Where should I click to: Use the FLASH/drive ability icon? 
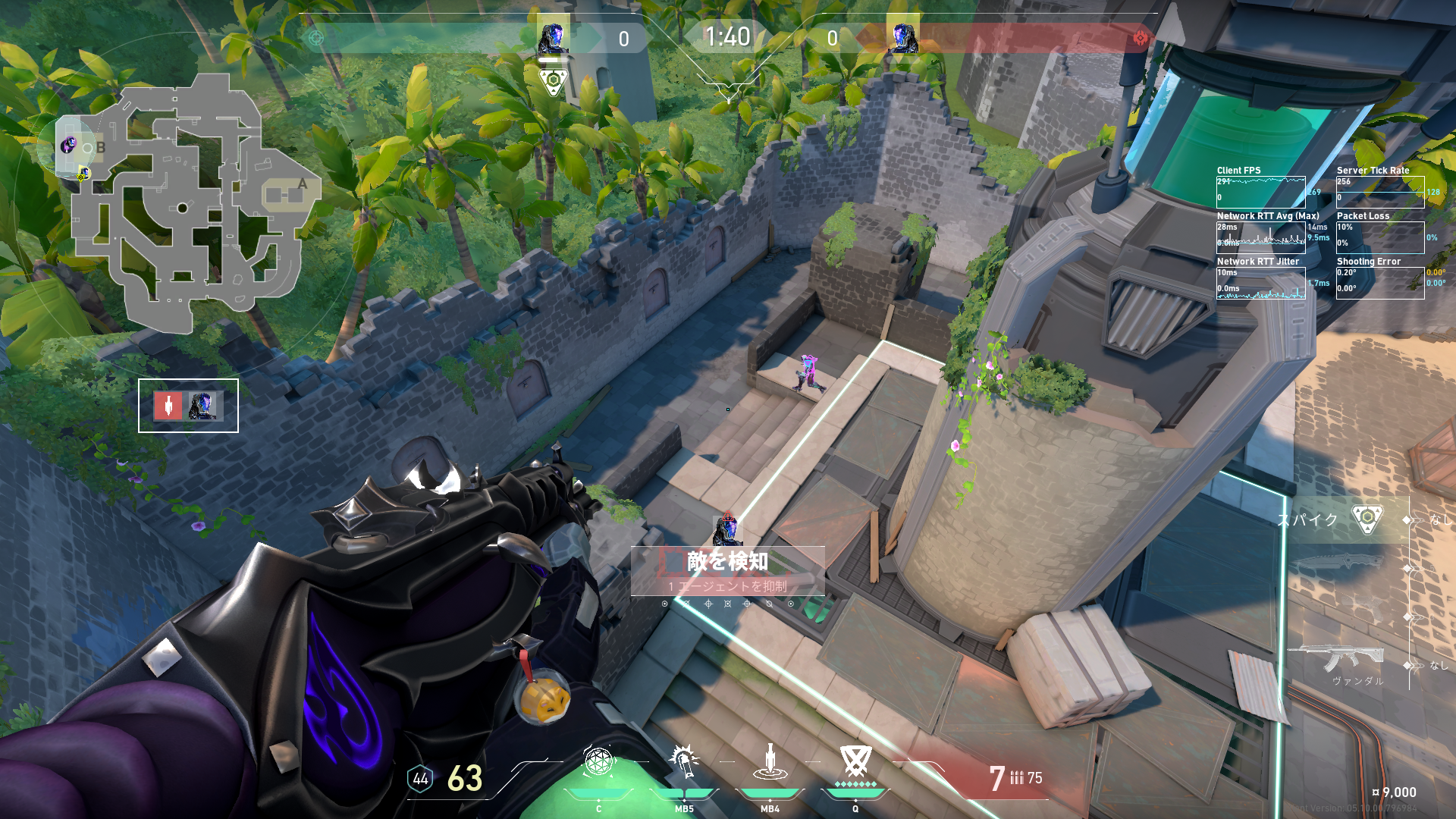pos(684,762)
